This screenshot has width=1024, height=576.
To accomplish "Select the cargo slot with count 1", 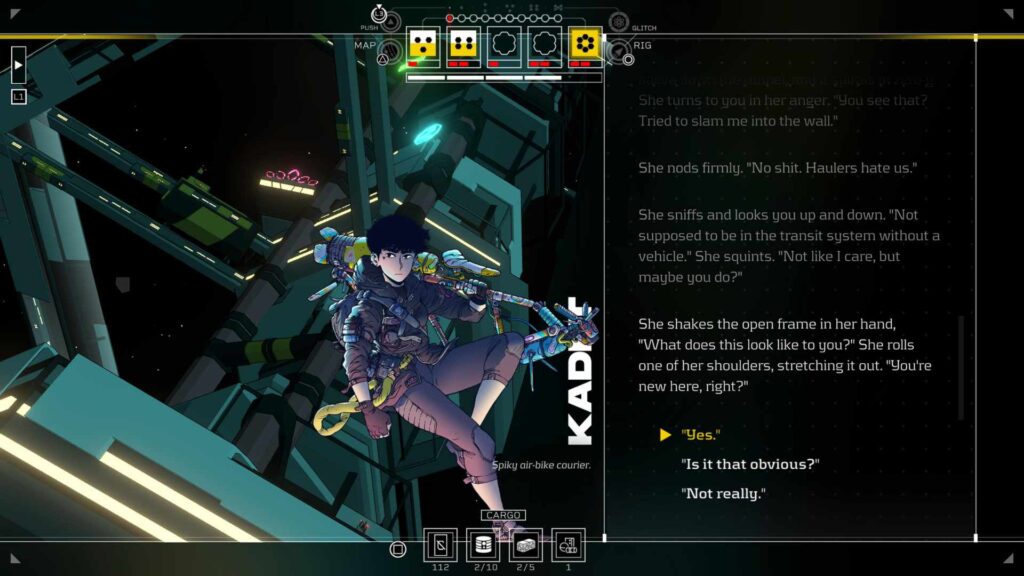I will 569,545.
